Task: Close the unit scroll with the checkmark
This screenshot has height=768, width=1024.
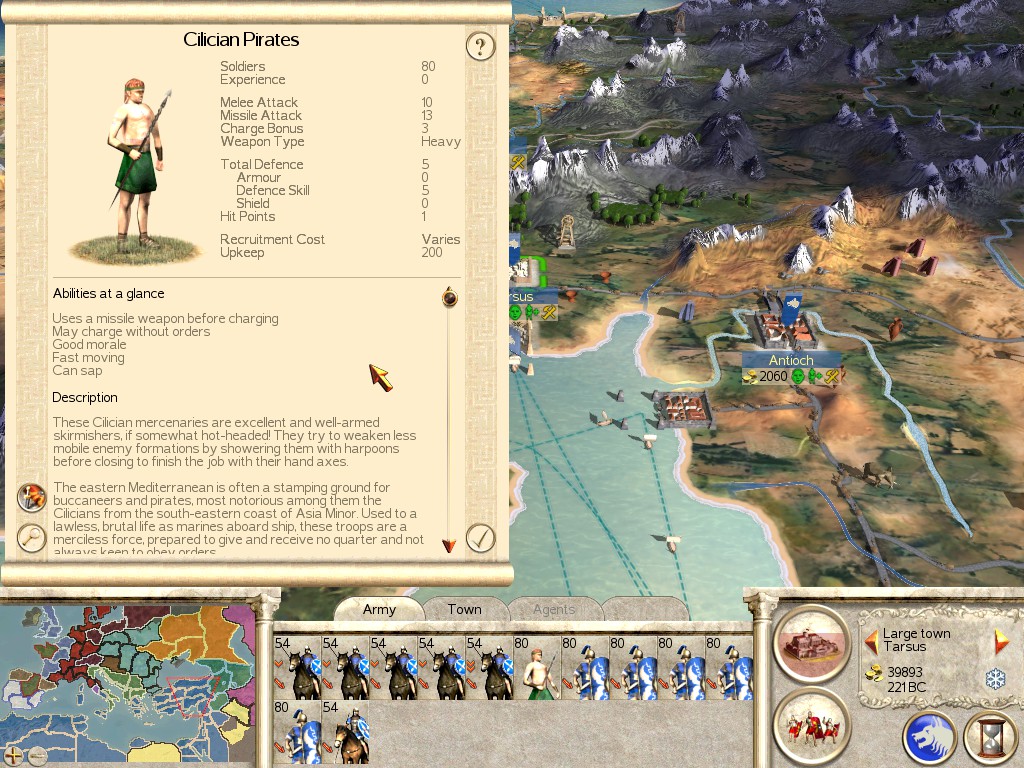Action: pos(481,538)
